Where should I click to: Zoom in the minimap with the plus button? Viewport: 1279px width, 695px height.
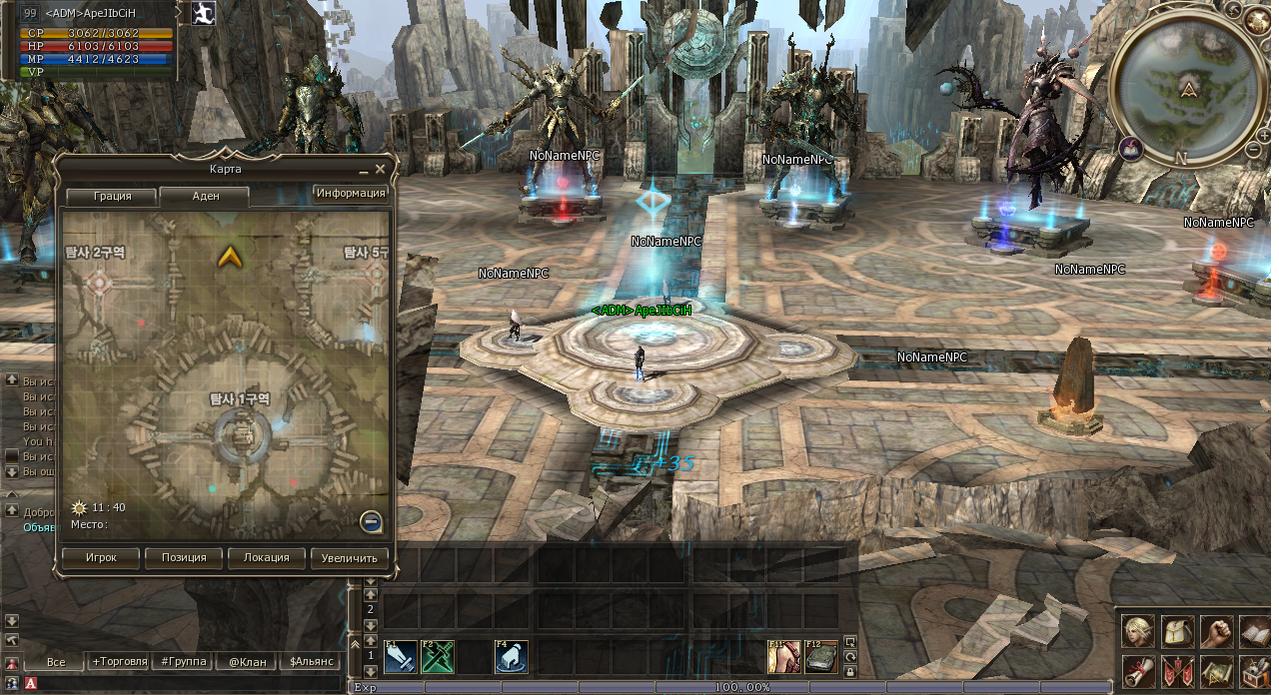tap(1265, 136)
